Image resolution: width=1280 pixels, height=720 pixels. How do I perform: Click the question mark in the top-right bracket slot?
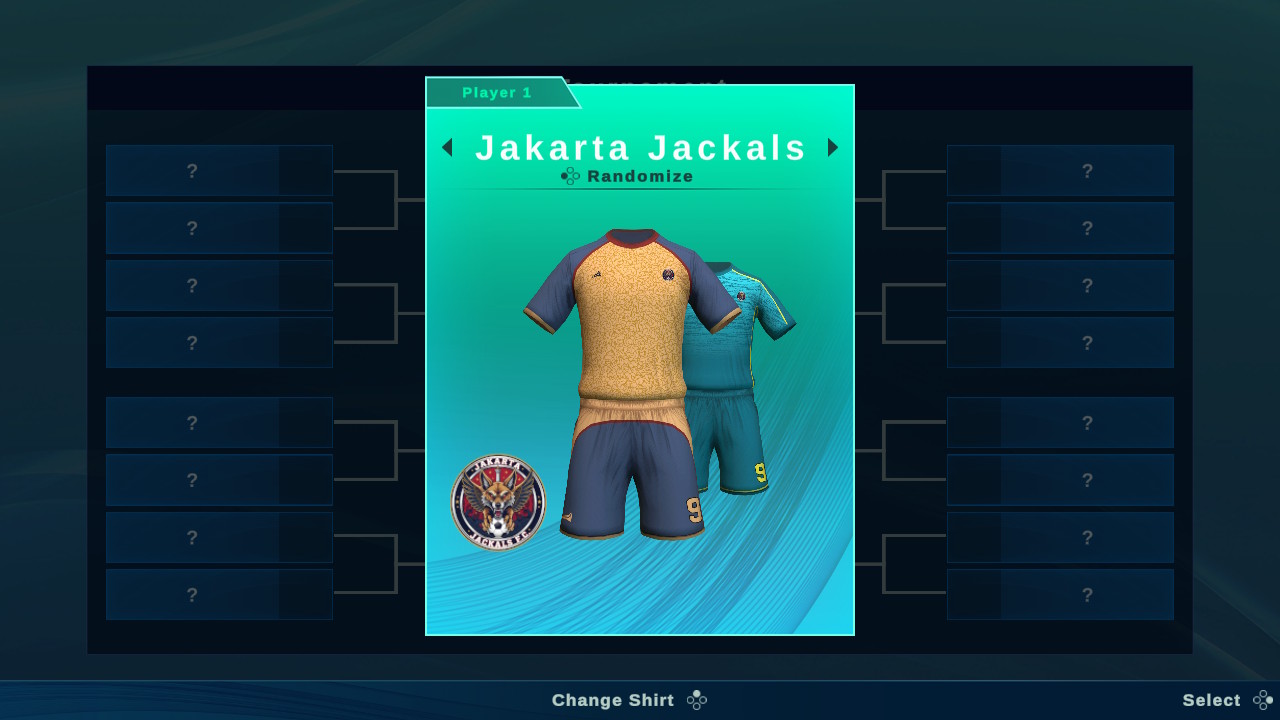pyautogui.click(x=1087, y=171)
